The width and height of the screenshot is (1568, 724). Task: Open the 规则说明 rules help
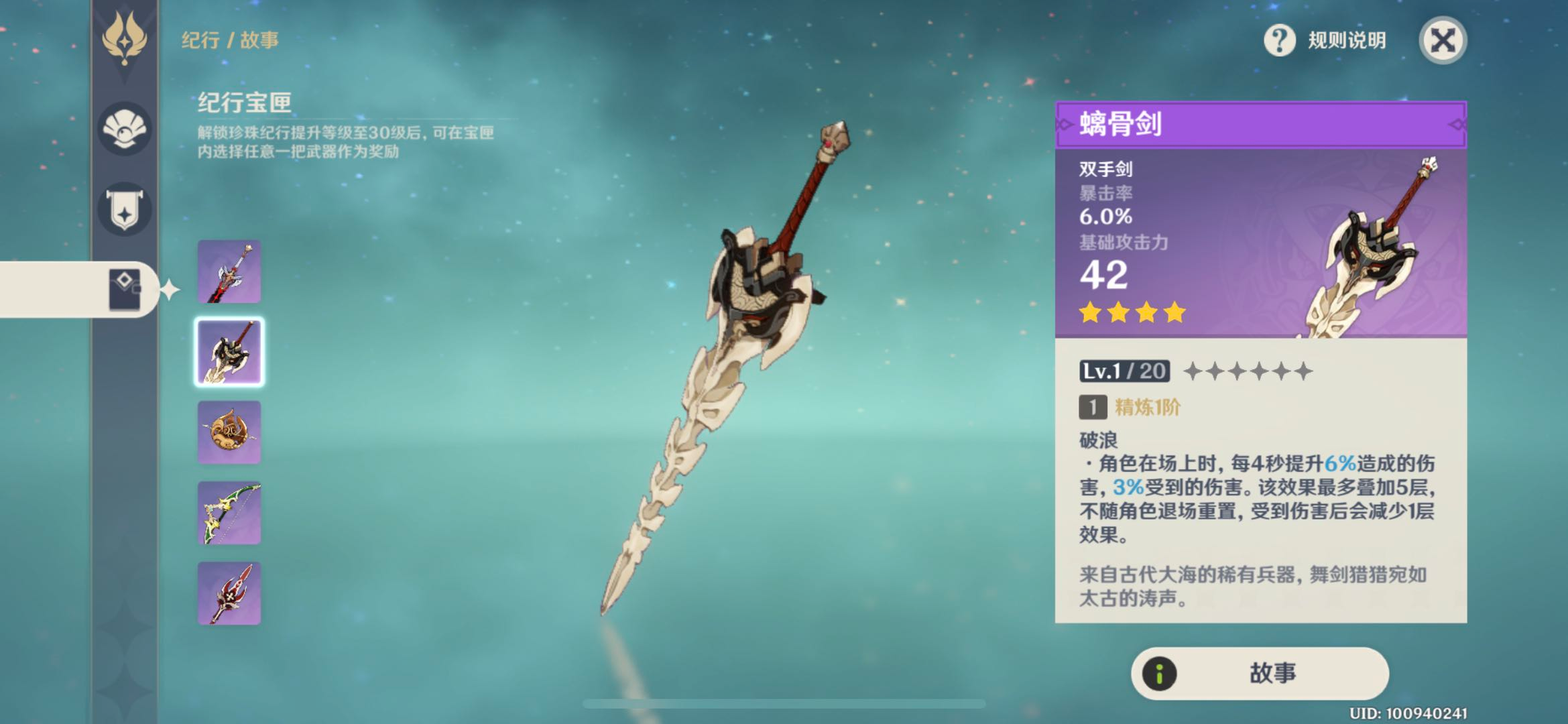click(1325, 40)
